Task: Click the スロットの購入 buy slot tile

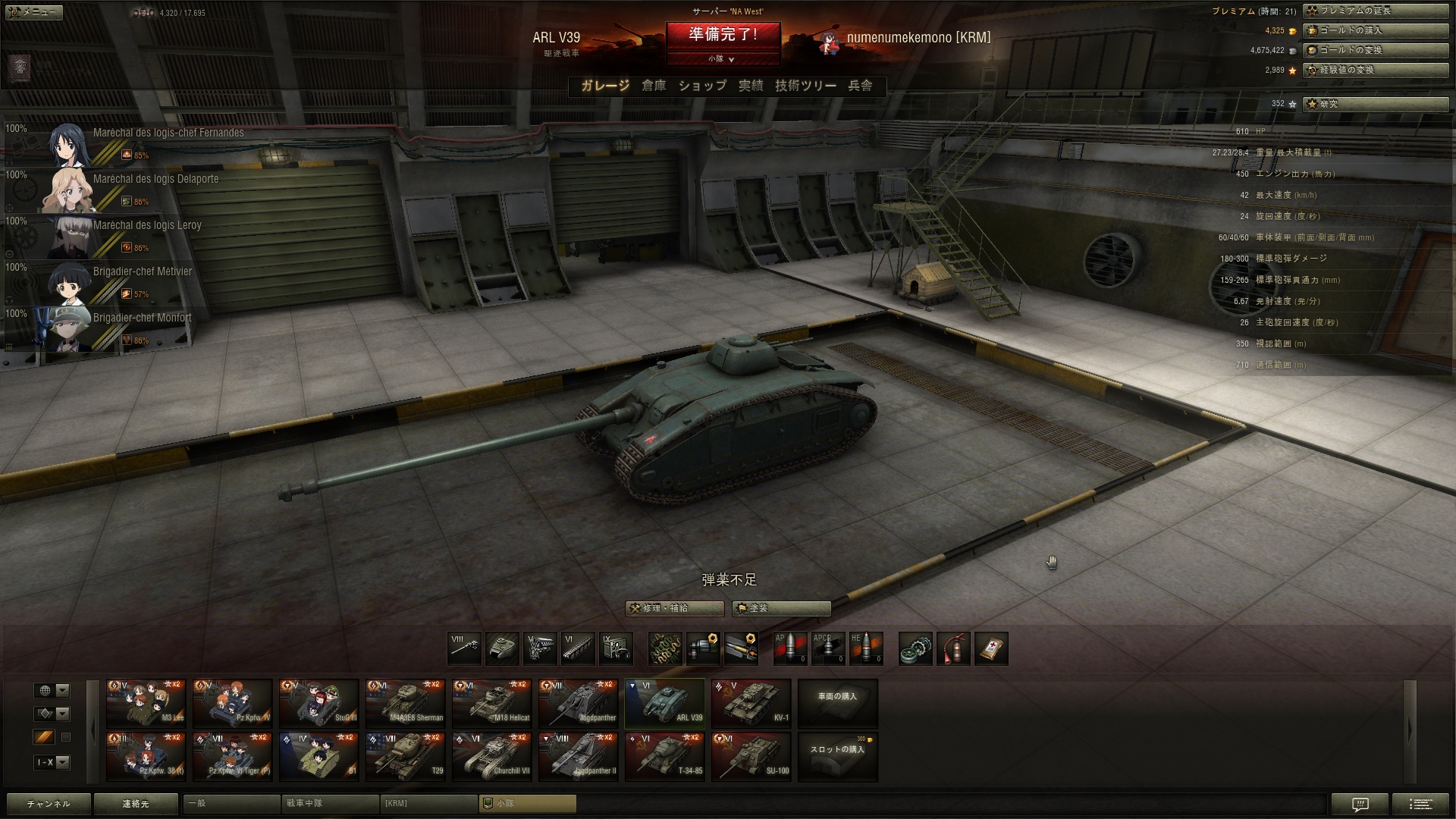Action: [x=837, y=756]
